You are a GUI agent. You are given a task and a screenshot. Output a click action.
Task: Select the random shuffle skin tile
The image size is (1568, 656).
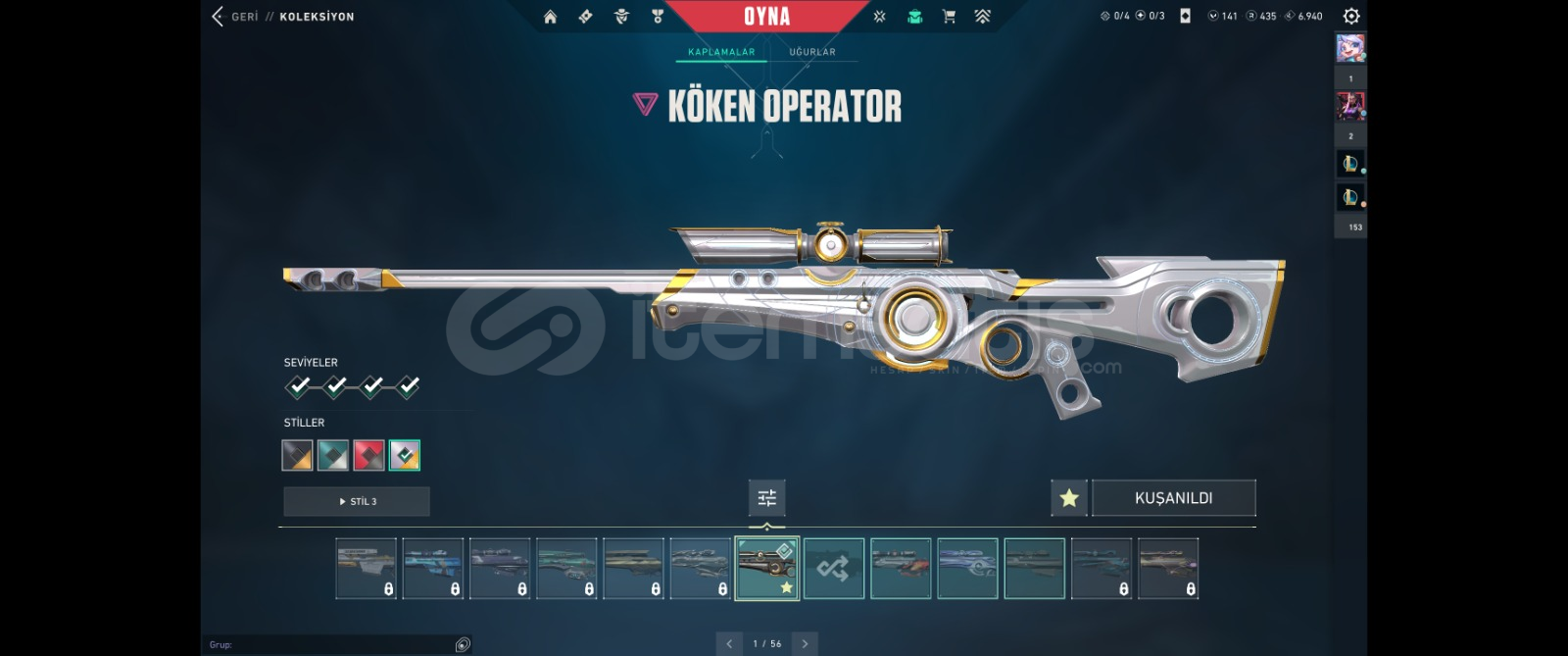[834, 569]
